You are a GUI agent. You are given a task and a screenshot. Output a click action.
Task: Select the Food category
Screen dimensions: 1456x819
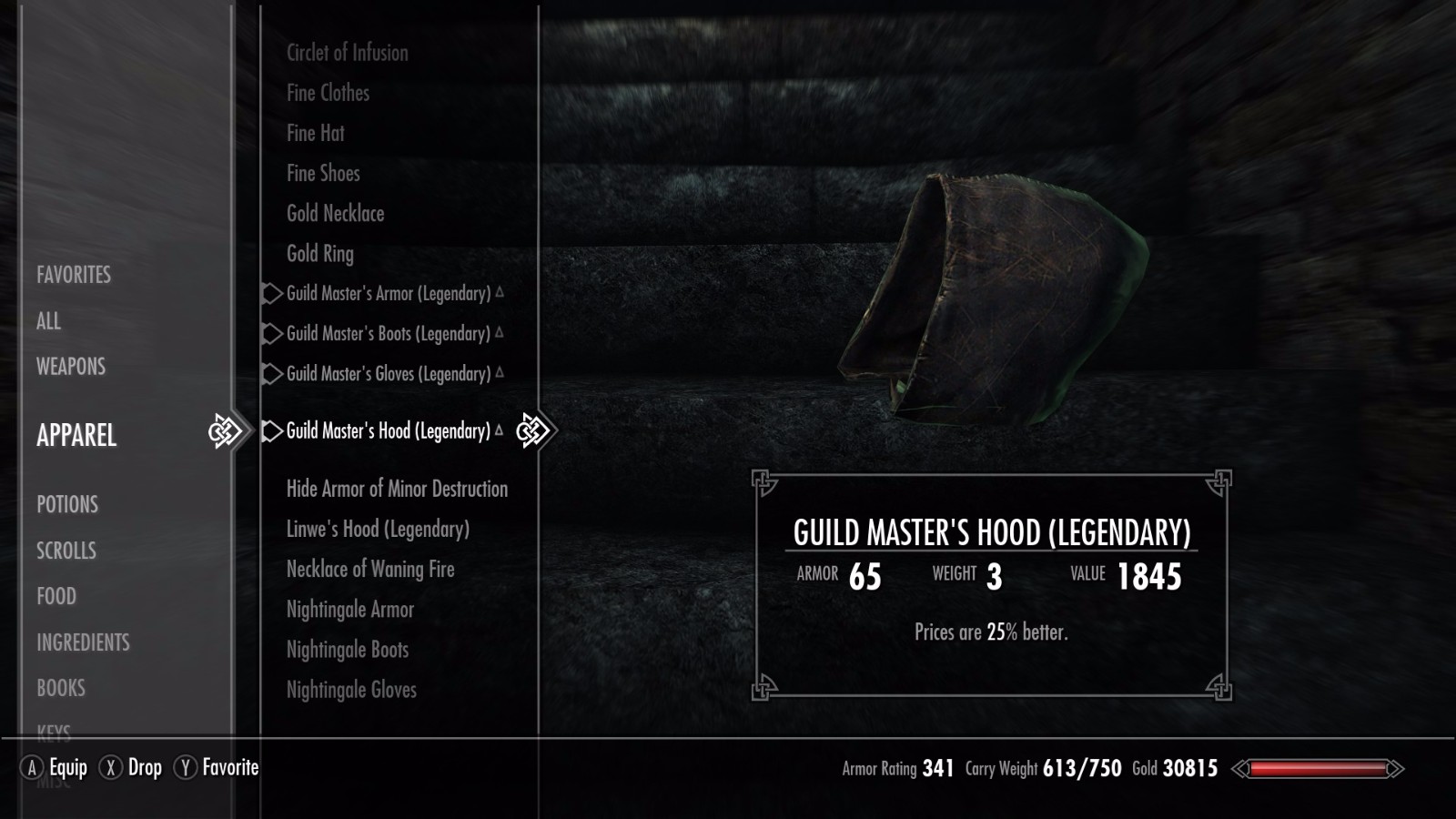(56, 596)
